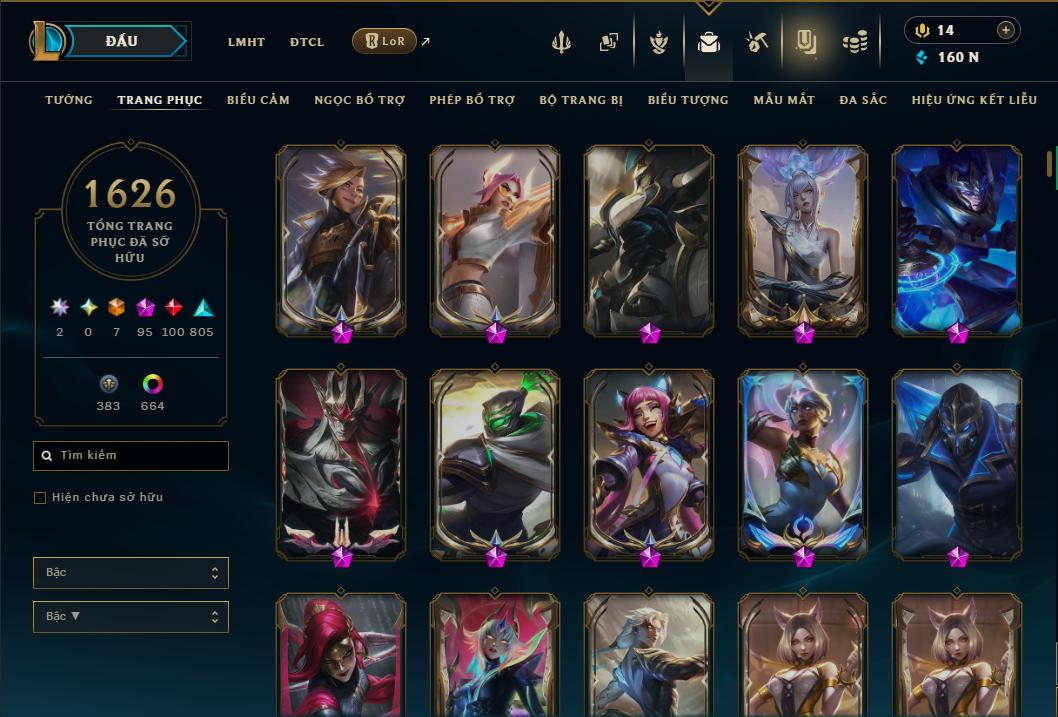Open the BIỂU CẢM tab

258,100
